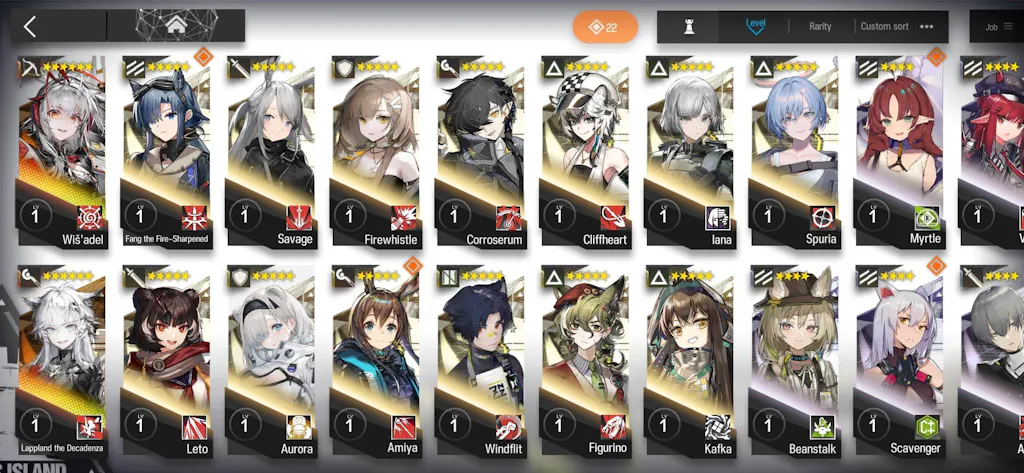1024x473 pixels.
Task: Choose operator Windflit
Action: pyautogui.click(x=480, y=360)
